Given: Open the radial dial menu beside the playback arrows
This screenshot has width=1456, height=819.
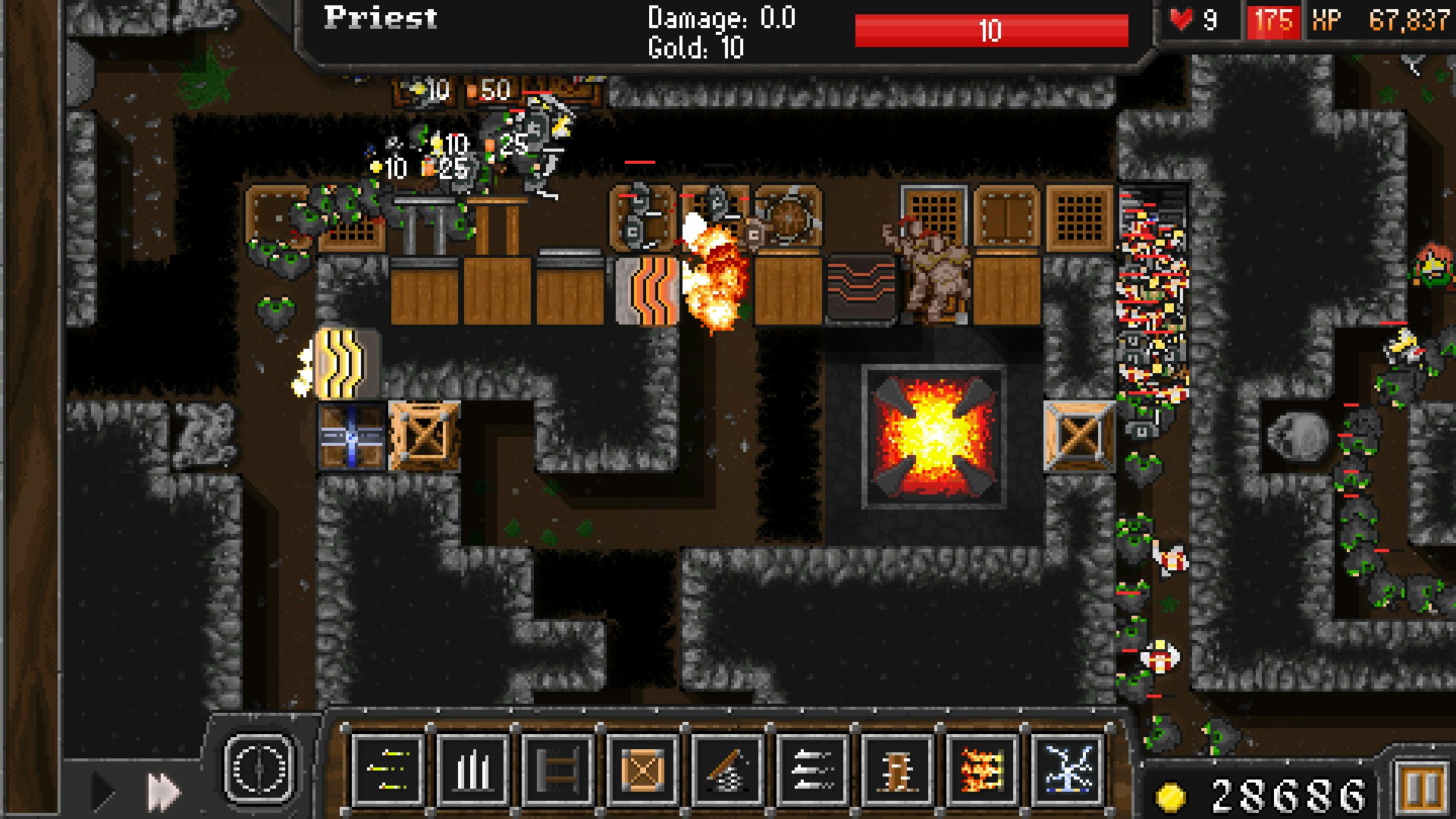Looking at the screenshot, I should pos(259,768).
